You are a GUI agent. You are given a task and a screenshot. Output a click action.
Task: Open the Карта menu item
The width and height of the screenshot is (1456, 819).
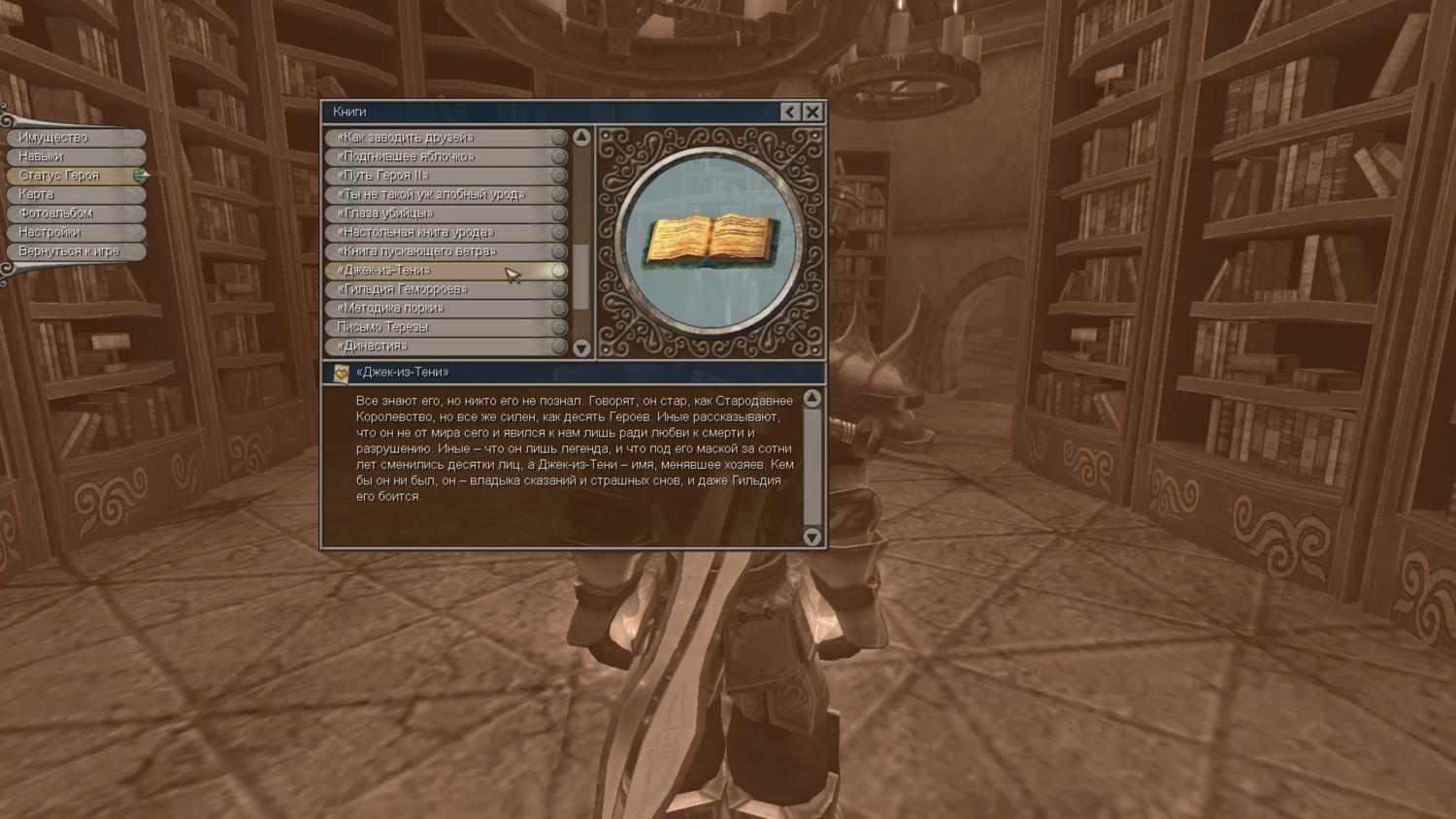[76, 194]
